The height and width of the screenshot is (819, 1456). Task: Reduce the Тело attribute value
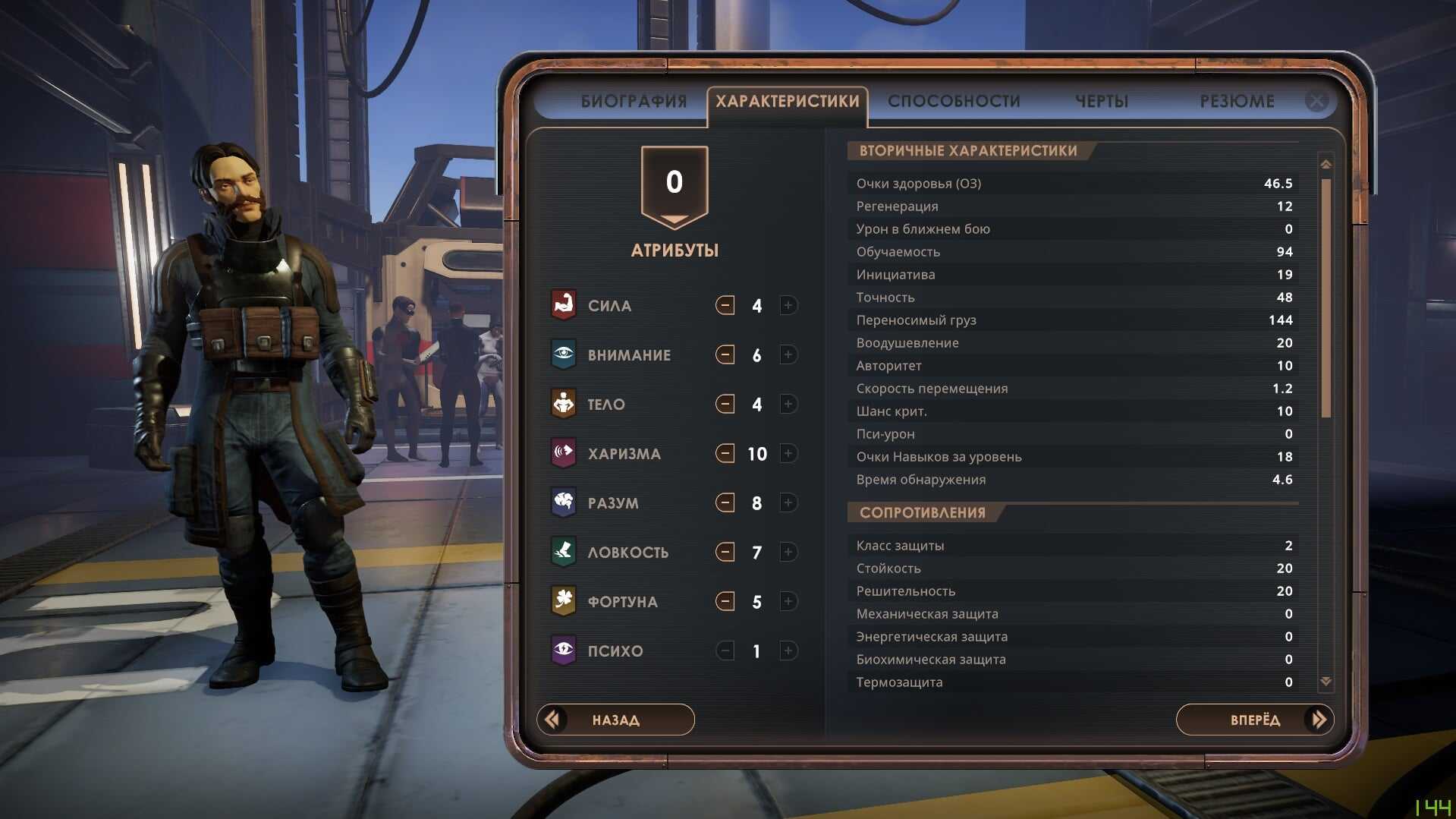pyautogui.click(x=725, y=404)
